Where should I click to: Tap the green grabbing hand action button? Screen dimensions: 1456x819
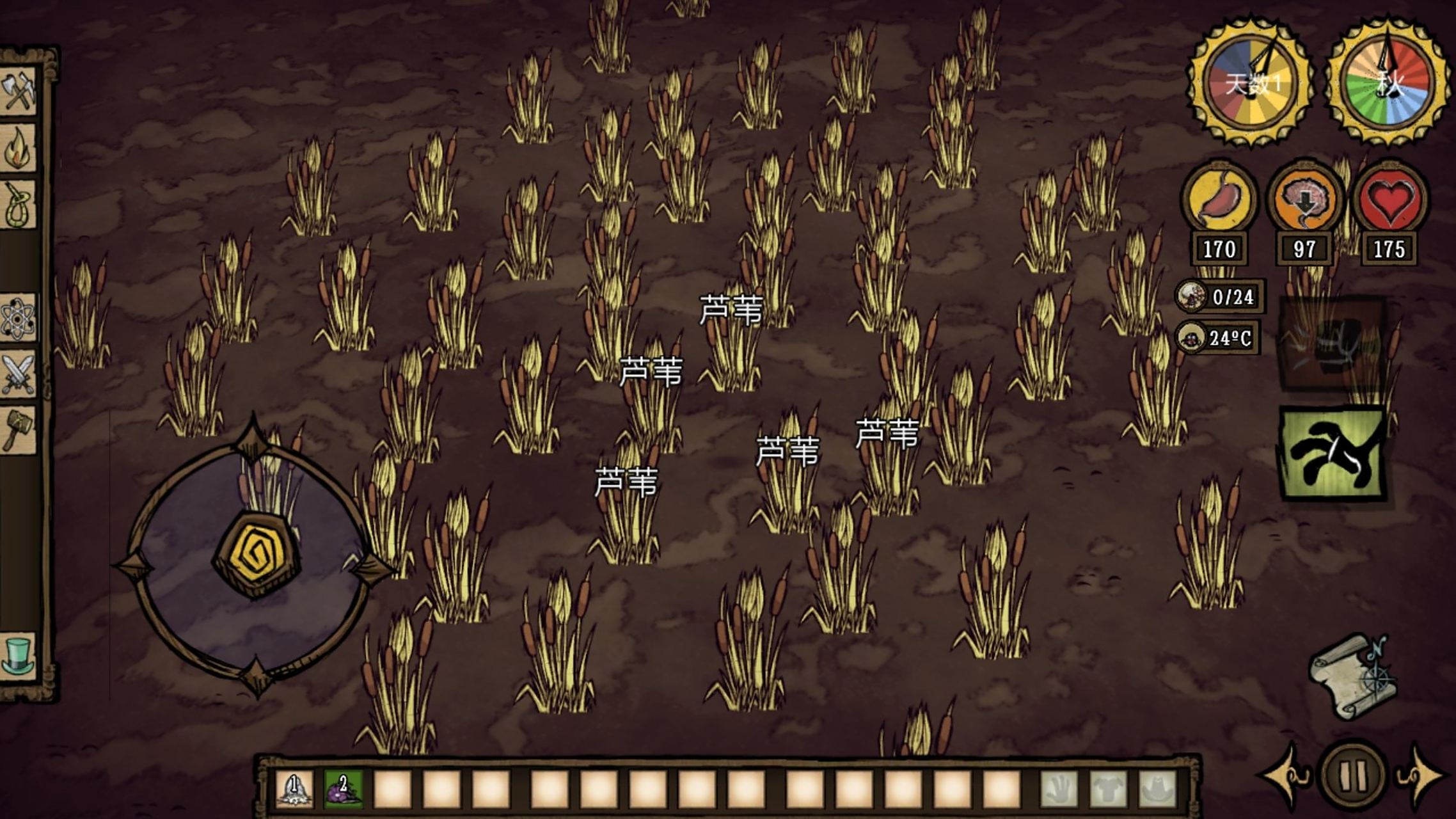coord(1333,454)
